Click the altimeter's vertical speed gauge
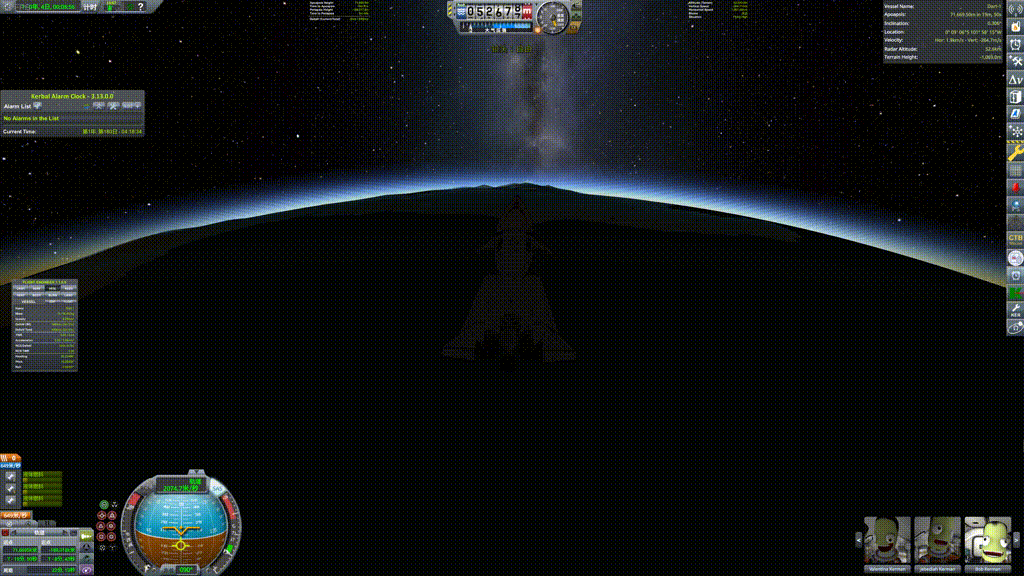This screenshot has width=1024, height=576. click(553, 17)
